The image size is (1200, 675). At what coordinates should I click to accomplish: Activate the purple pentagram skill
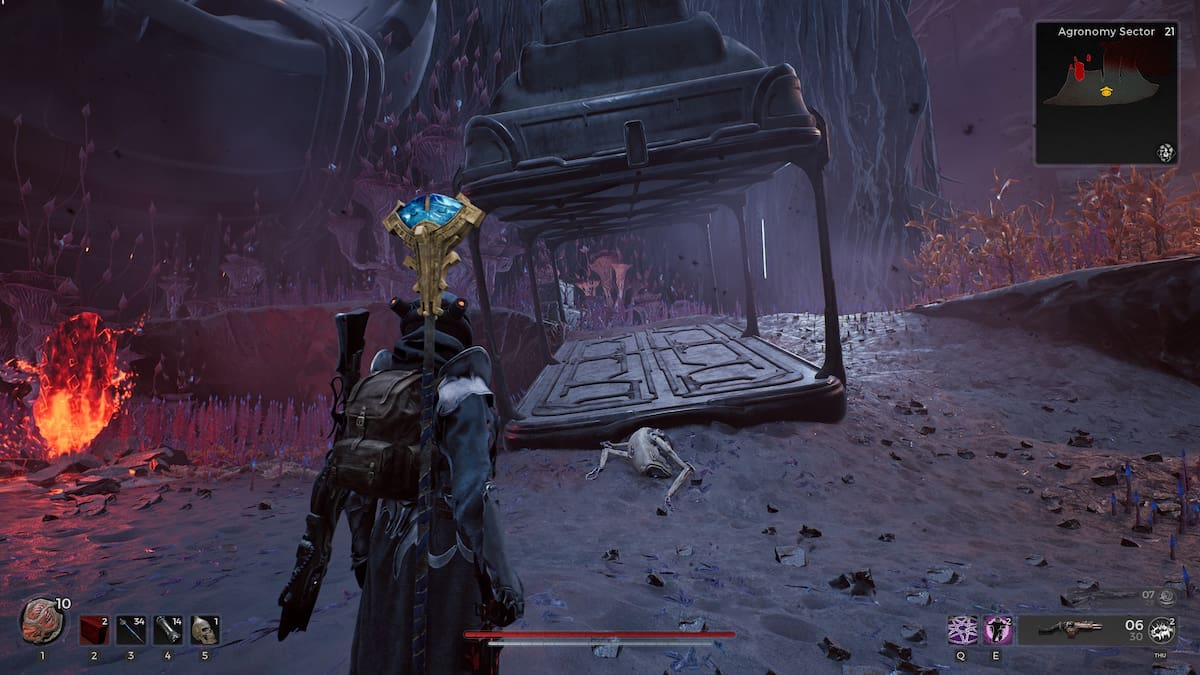[963, 630]
